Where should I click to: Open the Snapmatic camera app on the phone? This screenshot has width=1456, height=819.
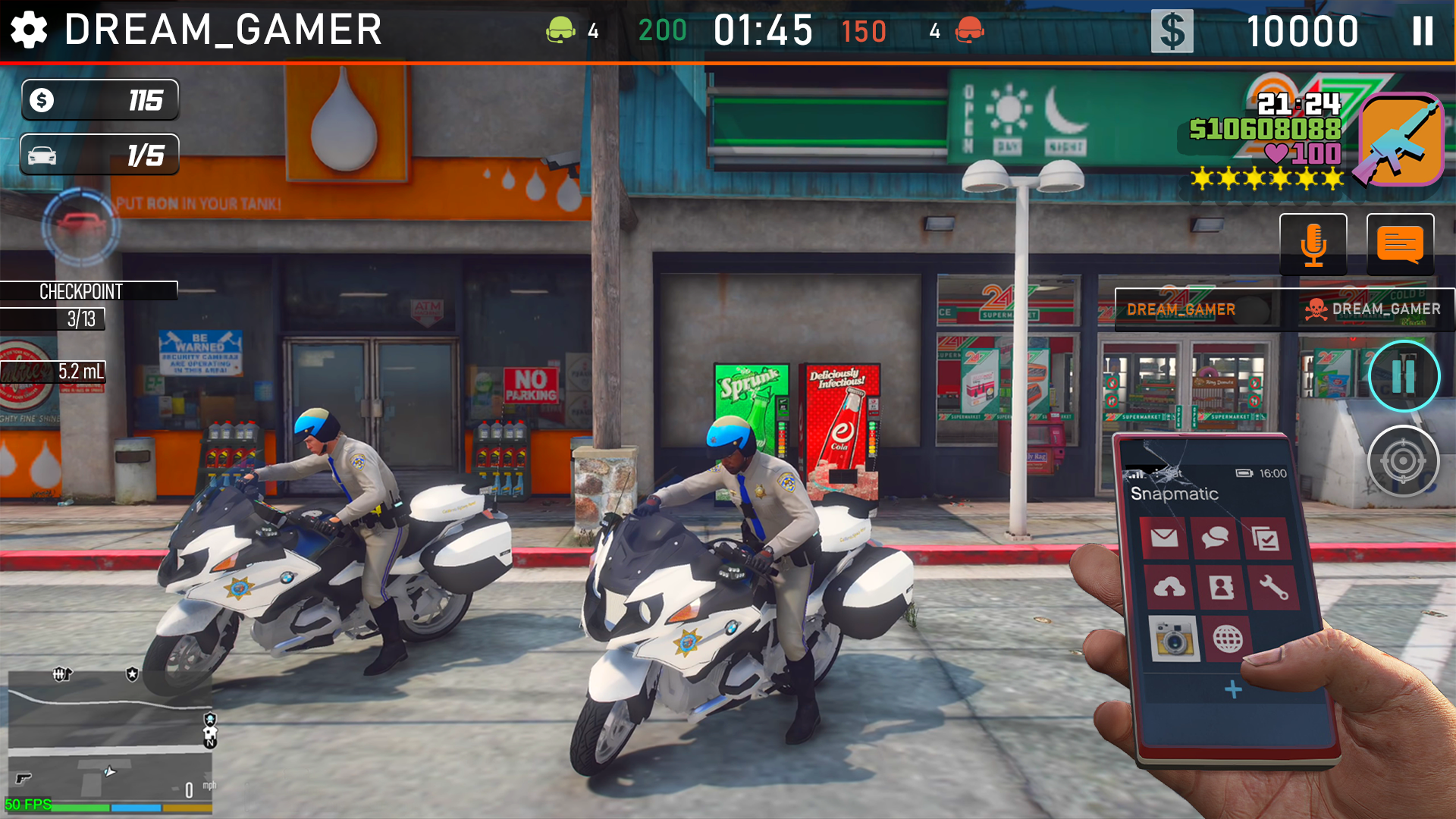[1173, 639]
